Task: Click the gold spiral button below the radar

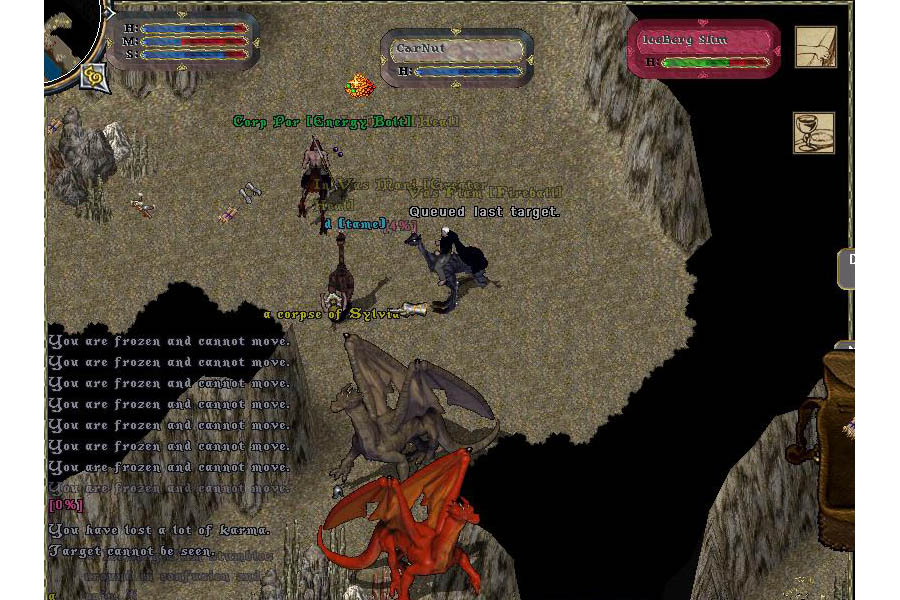Action: pyautogui.click(x=95, y=75)
